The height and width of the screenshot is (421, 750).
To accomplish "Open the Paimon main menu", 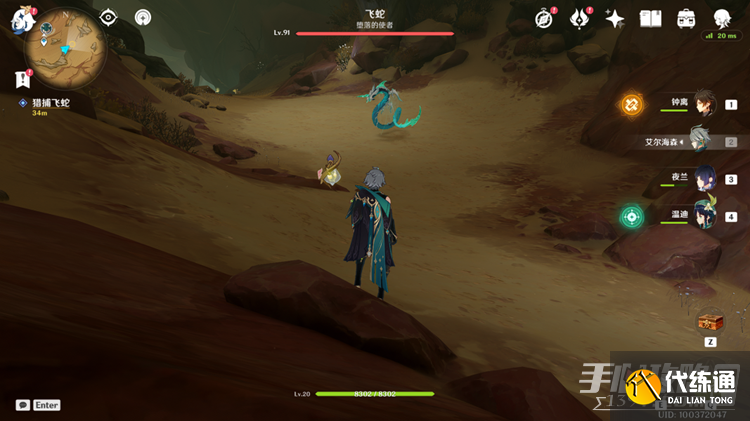I will tap(22, 18).
